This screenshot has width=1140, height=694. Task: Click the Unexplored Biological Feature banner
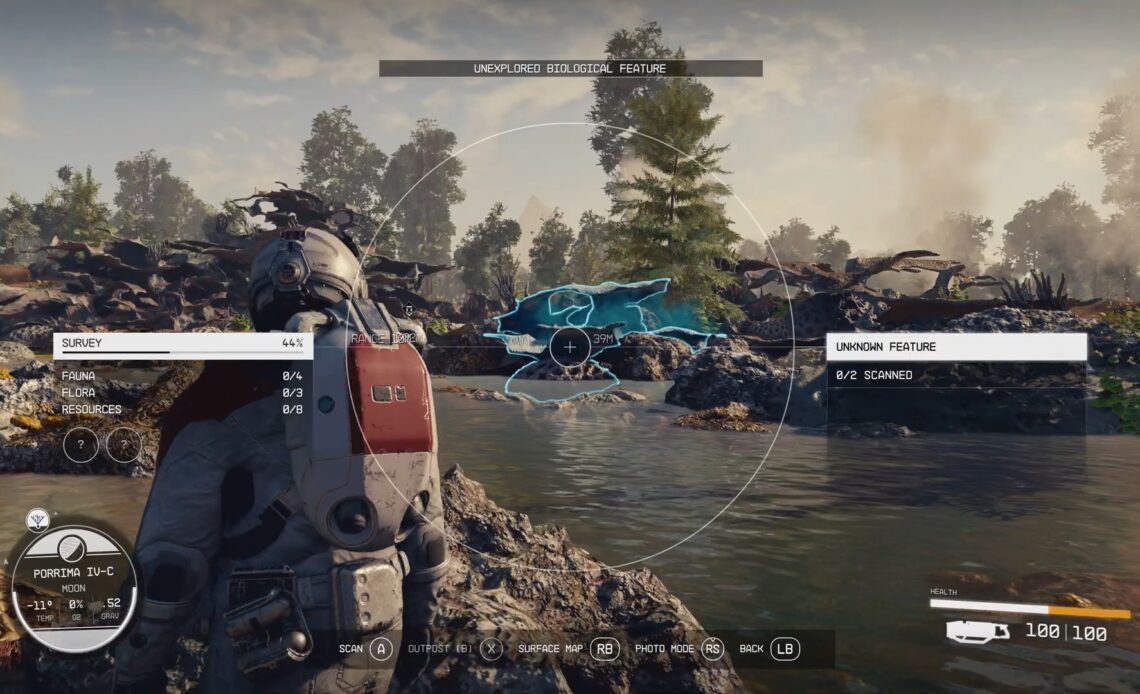570,69
